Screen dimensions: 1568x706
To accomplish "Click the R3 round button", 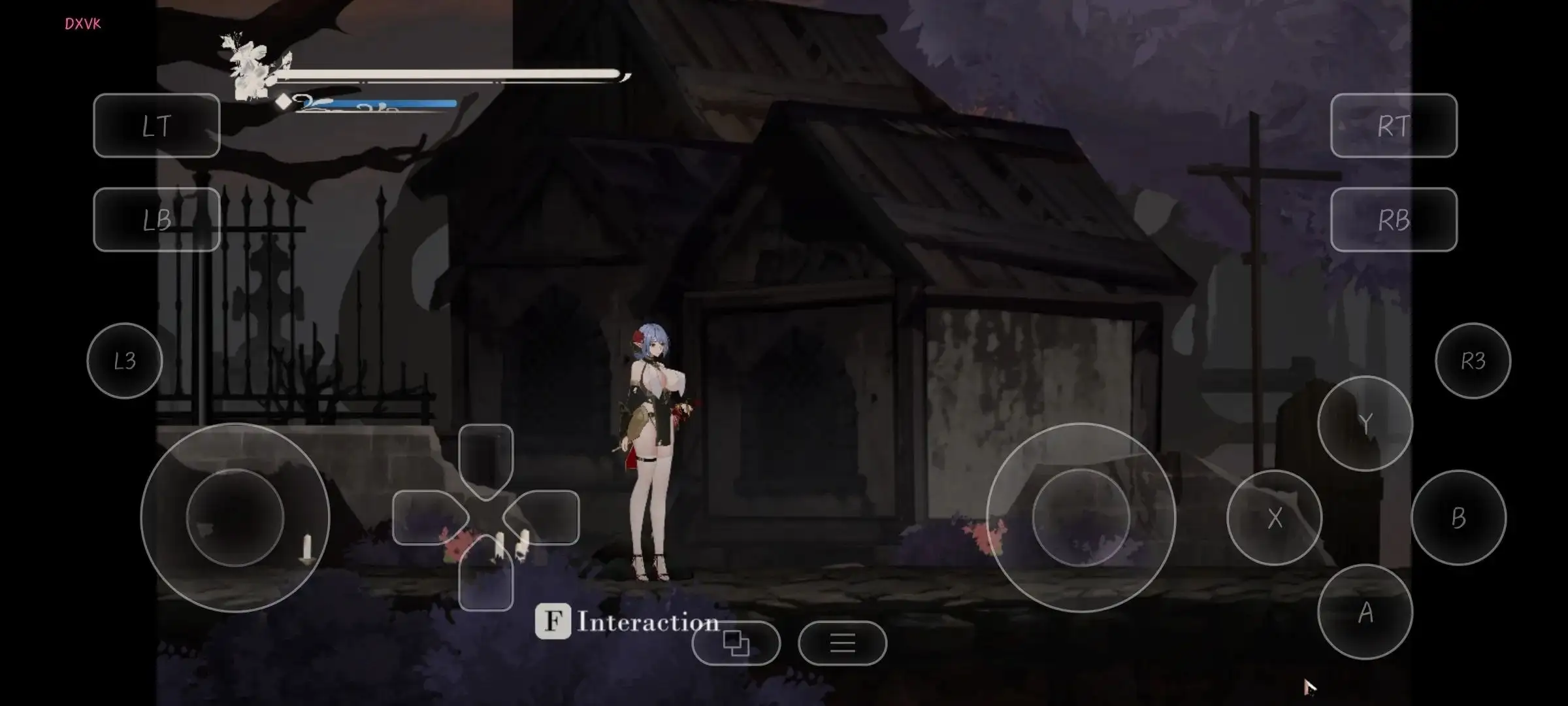I will point(1473,361).
